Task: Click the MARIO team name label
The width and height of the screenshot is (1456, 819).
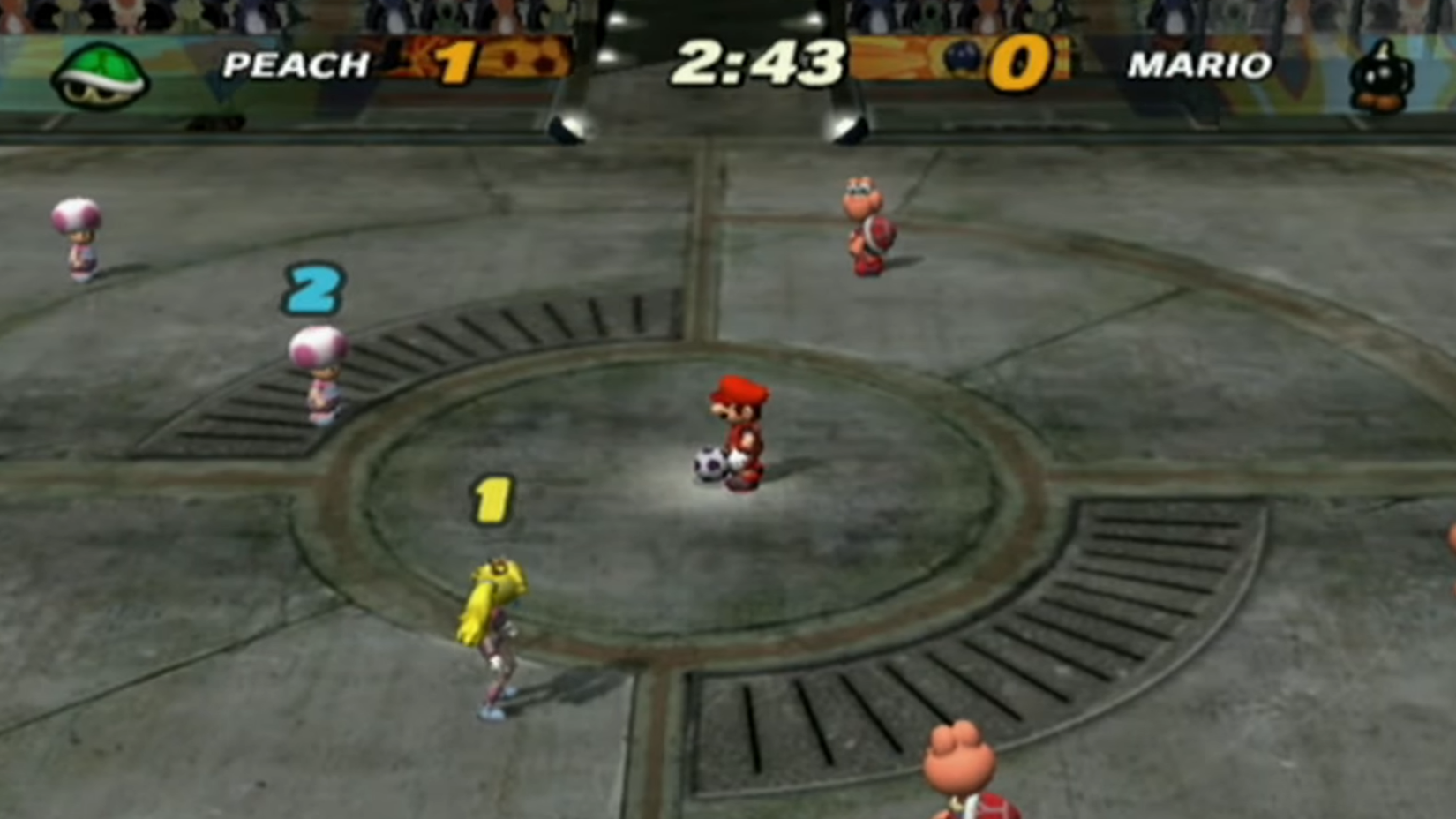Action: coord(1200,65)
